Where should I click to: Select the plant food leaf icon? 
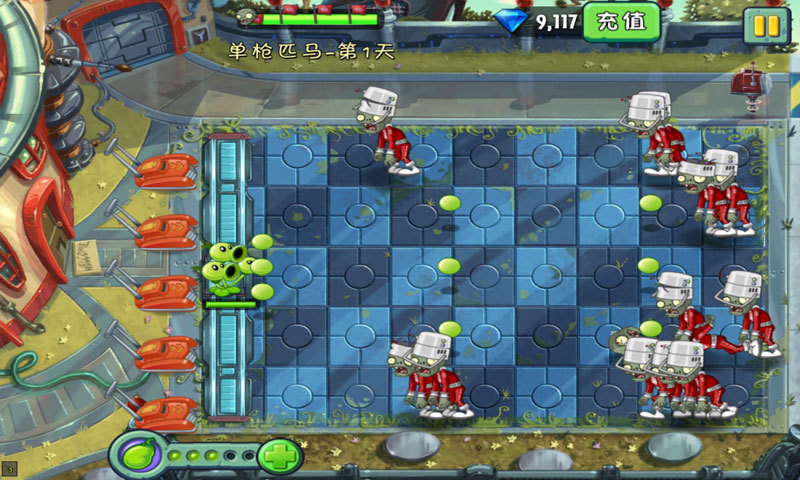point(137,456)
